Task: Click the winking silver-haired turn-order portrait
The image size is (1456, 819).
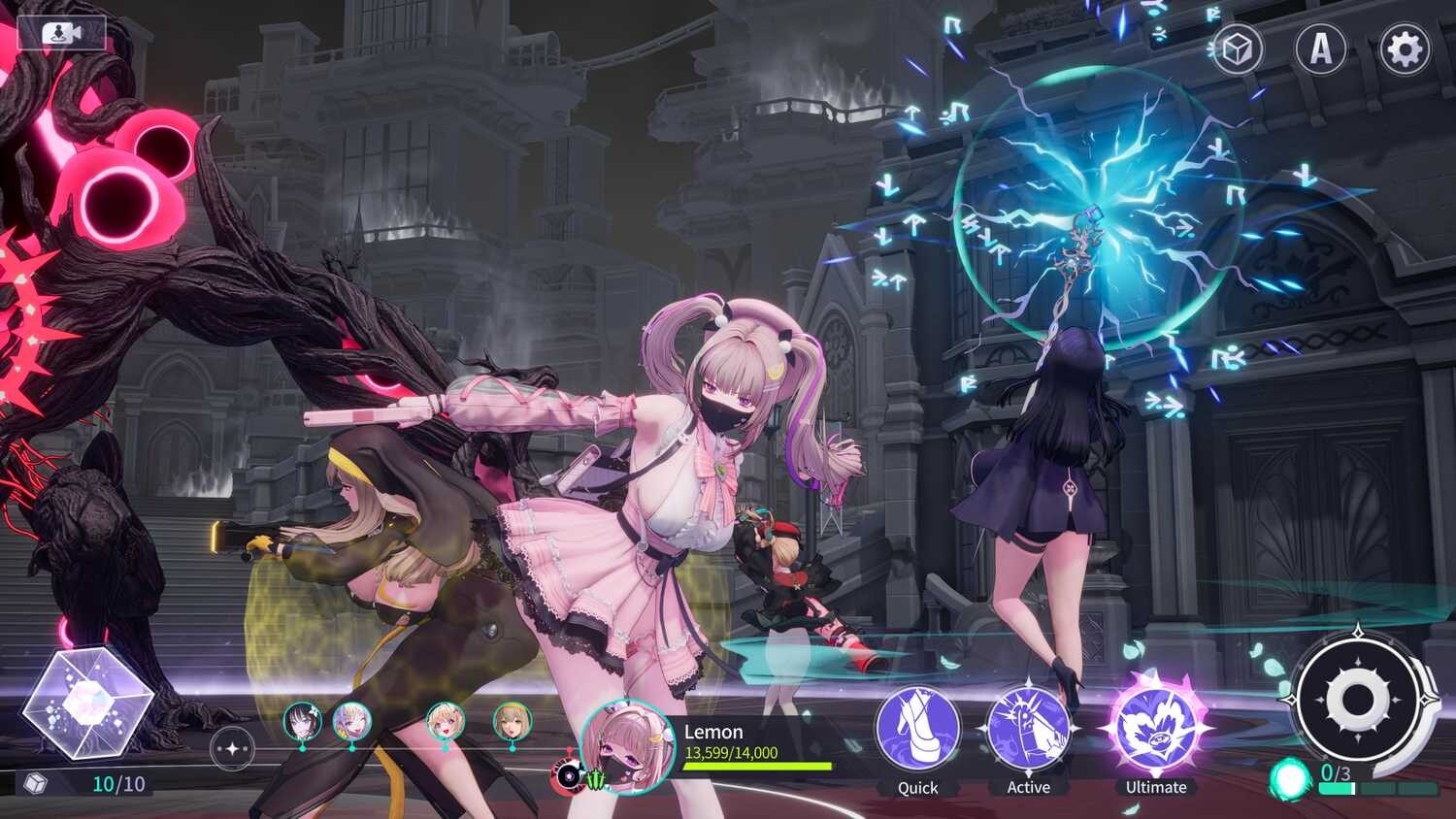Action: coord(351,722)
